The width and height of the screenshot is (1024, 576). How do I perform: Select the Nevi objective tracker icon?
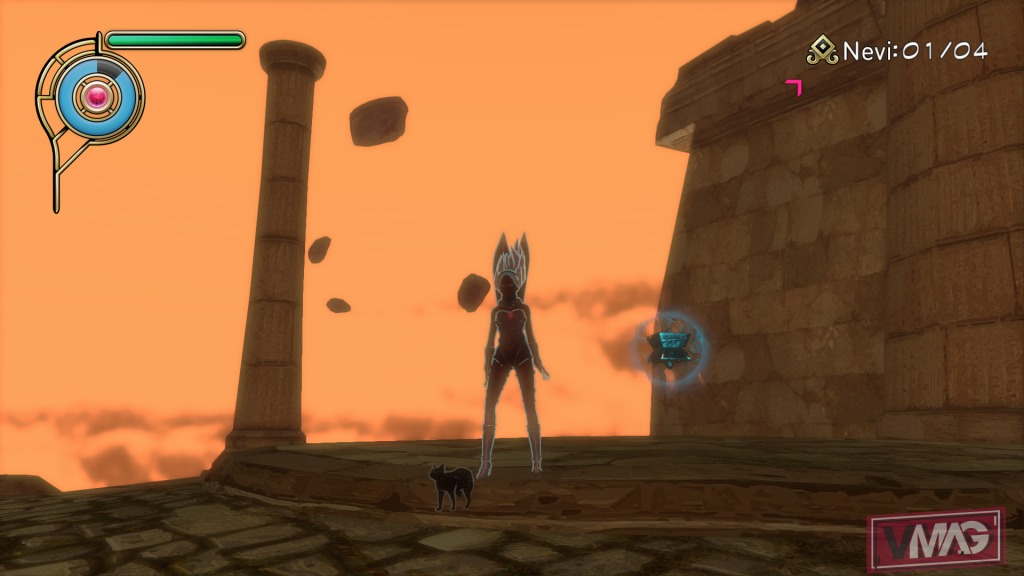point(823,51)
